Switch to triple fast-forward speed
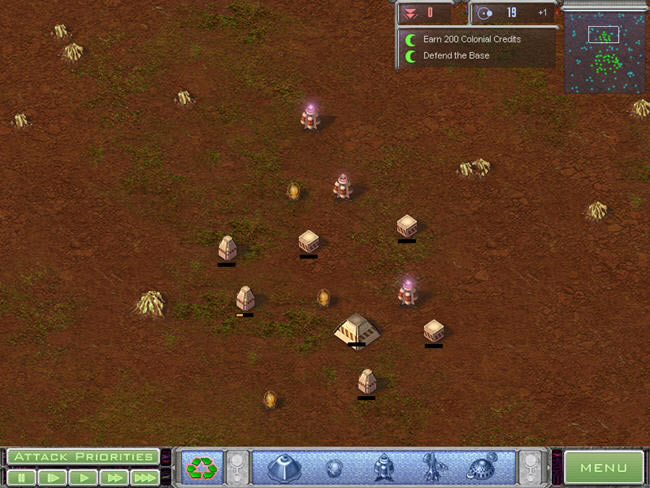The width and height of the screenshot is (650, 488). pos(144,478)
